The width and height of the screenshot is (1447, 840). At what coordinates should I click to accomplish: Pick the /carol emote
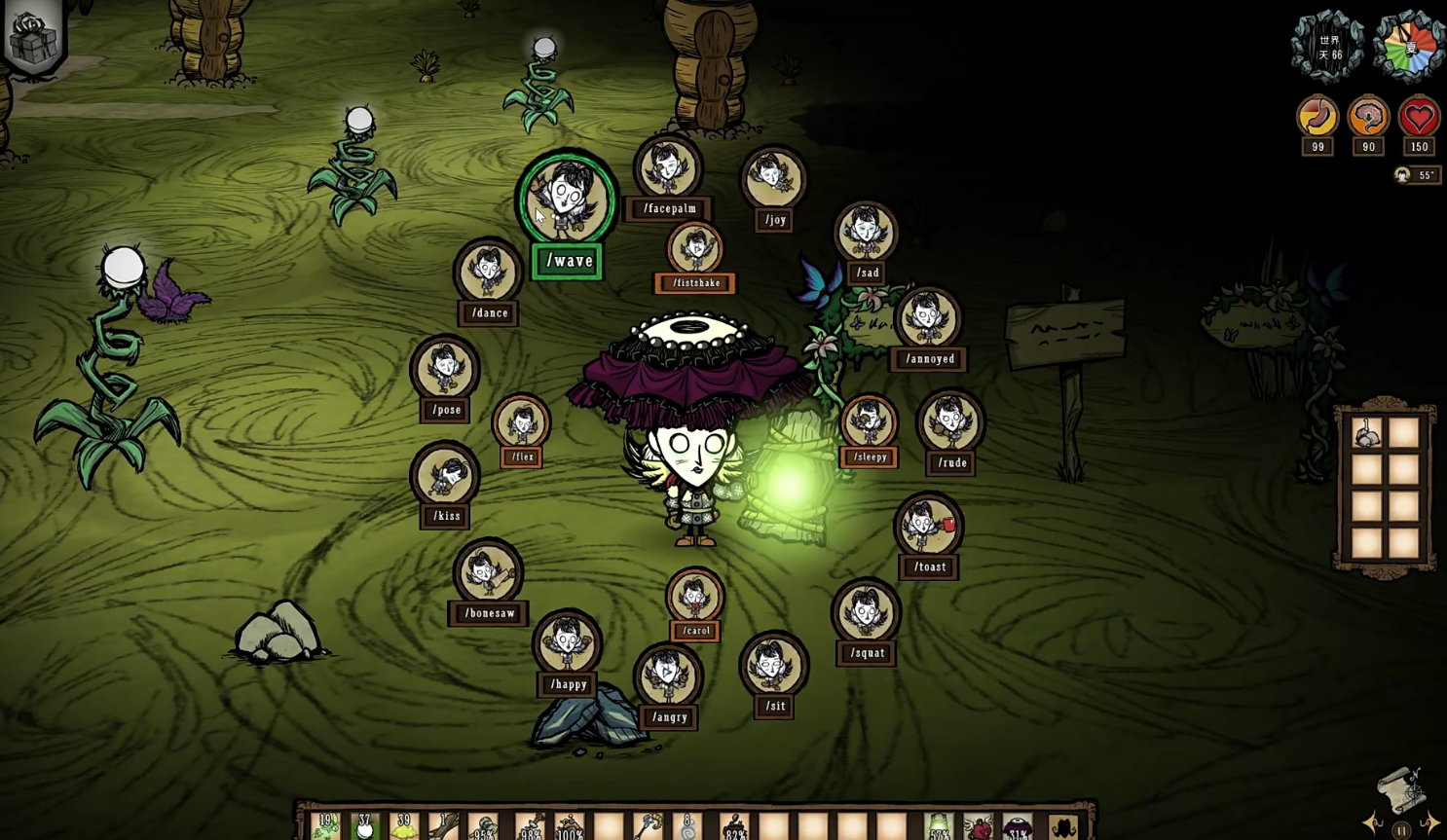(695, 598)
